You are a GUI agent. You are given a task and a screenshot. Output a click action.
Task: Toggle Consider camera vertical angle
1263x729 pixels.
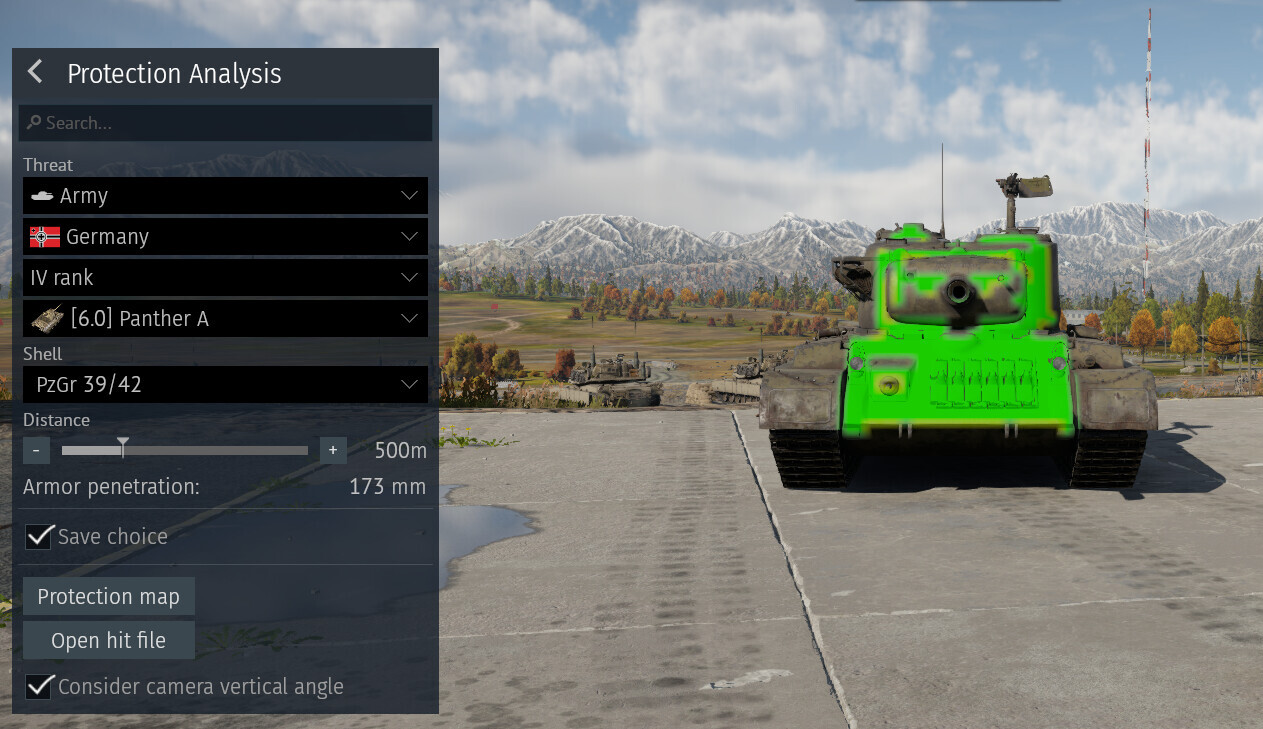pyautogui.click(x=39, y=687)
